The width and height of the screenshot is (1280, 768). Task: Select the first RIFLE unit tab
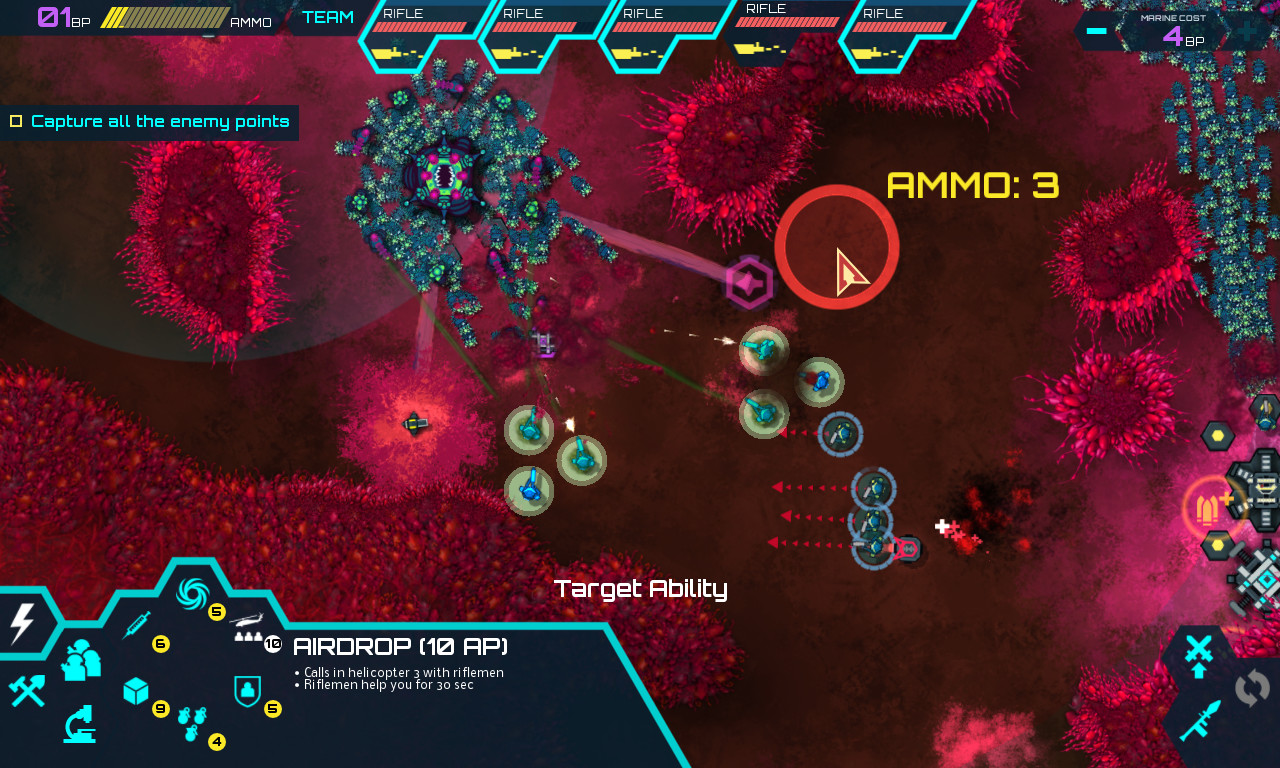pos(420,30)
